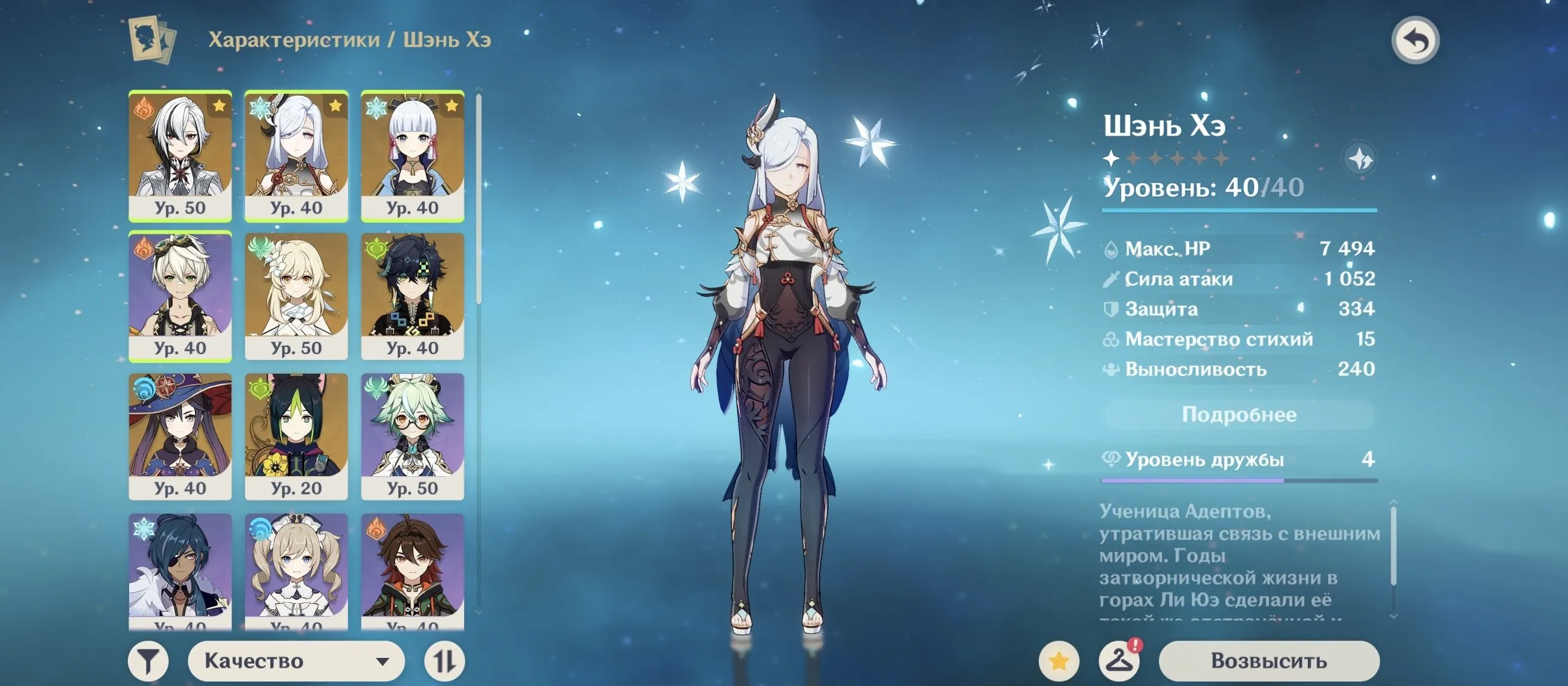Select Kinich's character portrait
Viewport: 1568px width, 686px height.
413,296
